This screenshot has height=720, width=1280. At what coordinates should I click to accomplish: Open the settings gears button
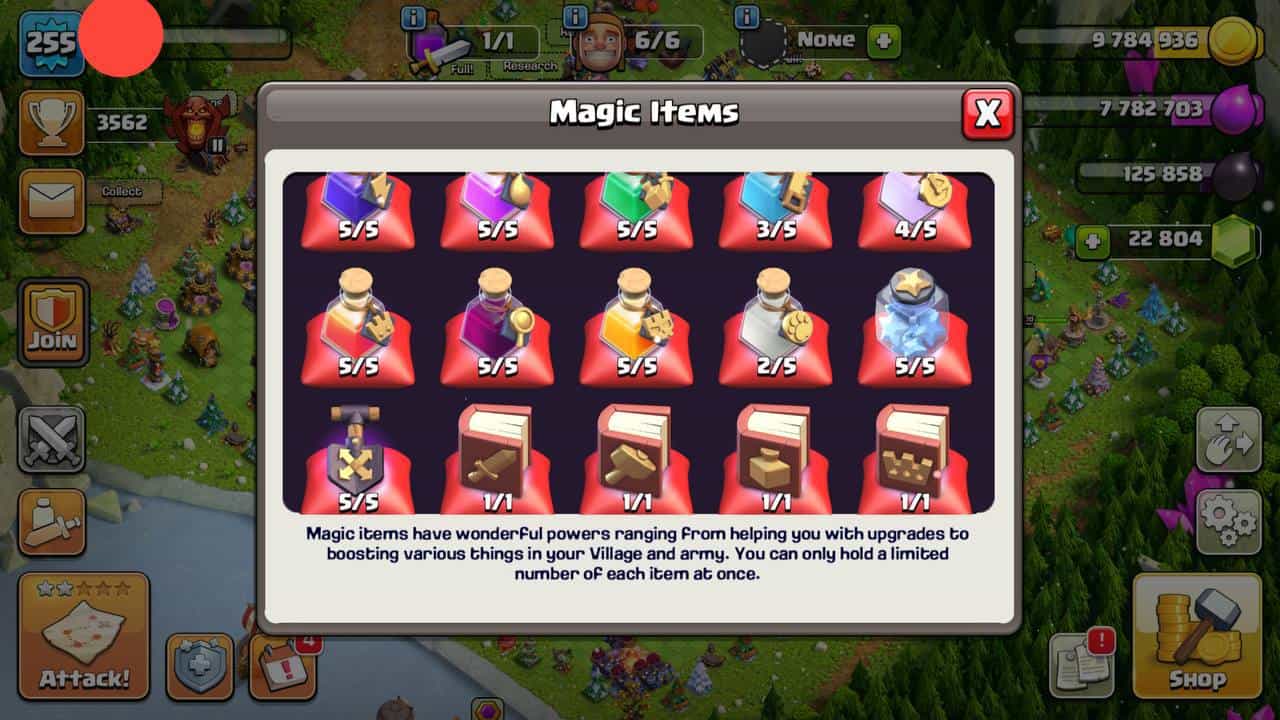pos(1228,521)
